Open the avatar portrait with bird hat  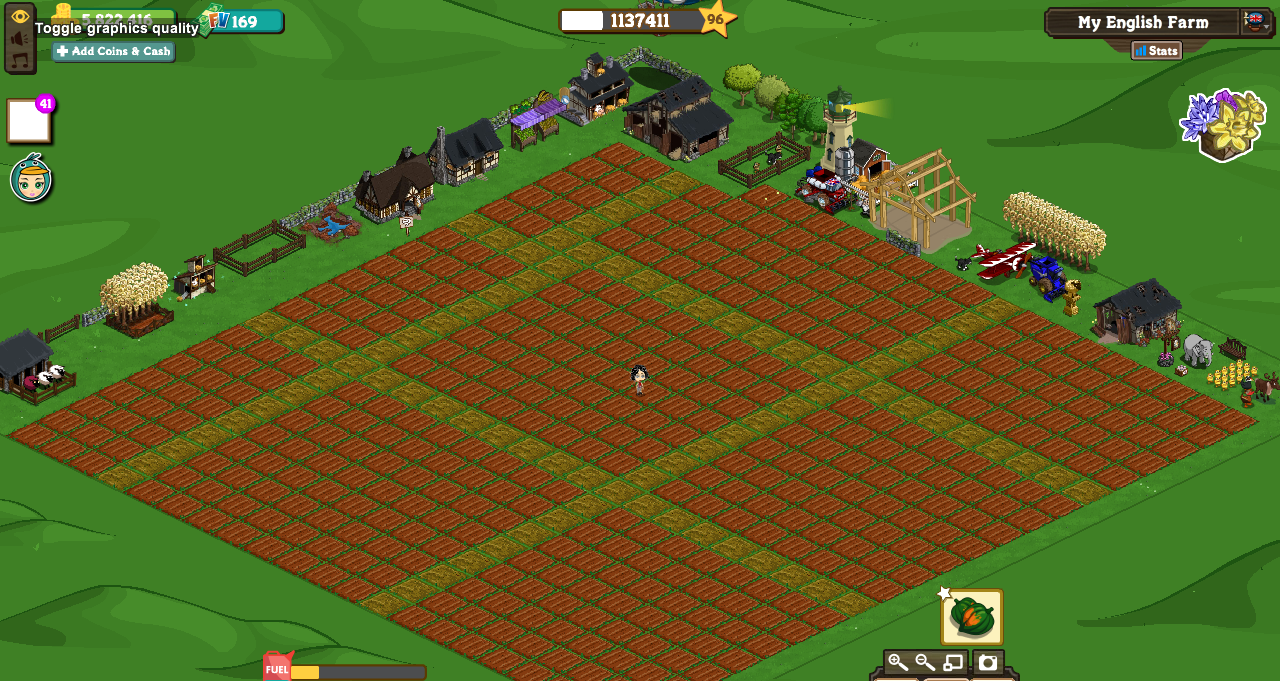point(31,179)
